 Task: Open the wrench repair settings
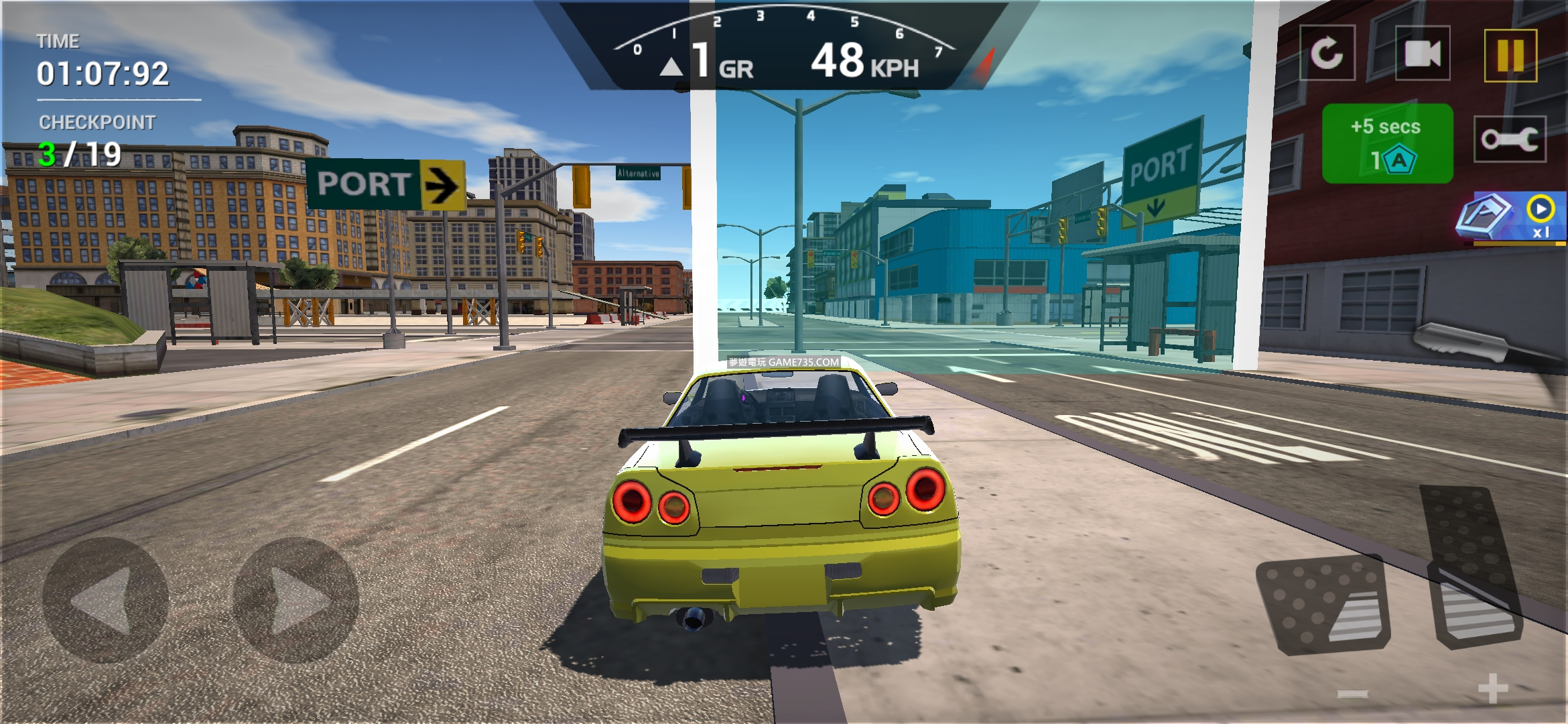1510,139
